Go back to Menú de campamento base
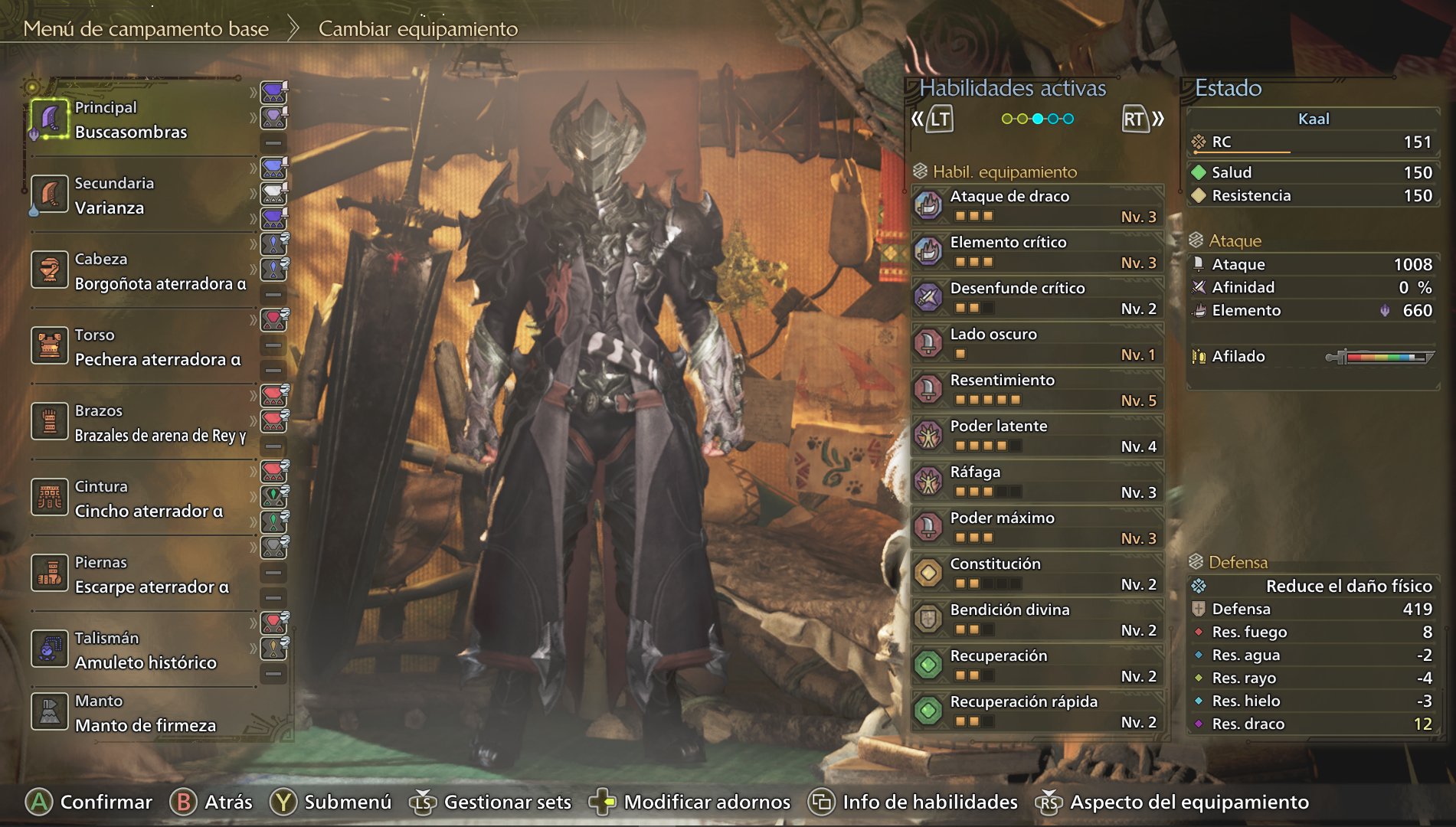 146,29
